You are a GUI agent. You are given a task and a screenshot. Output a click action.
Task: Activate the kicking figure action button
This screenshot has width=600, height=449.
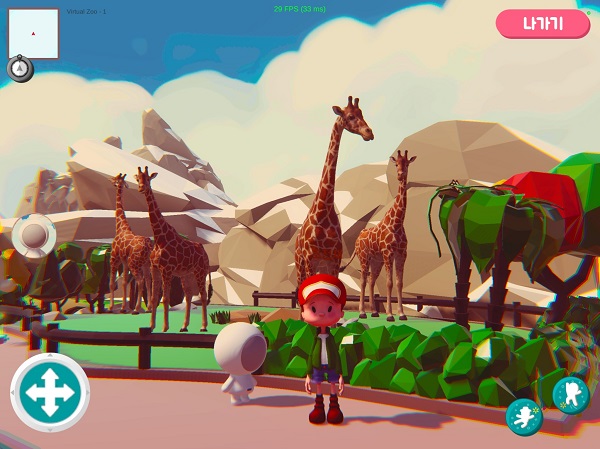[524, 416]
